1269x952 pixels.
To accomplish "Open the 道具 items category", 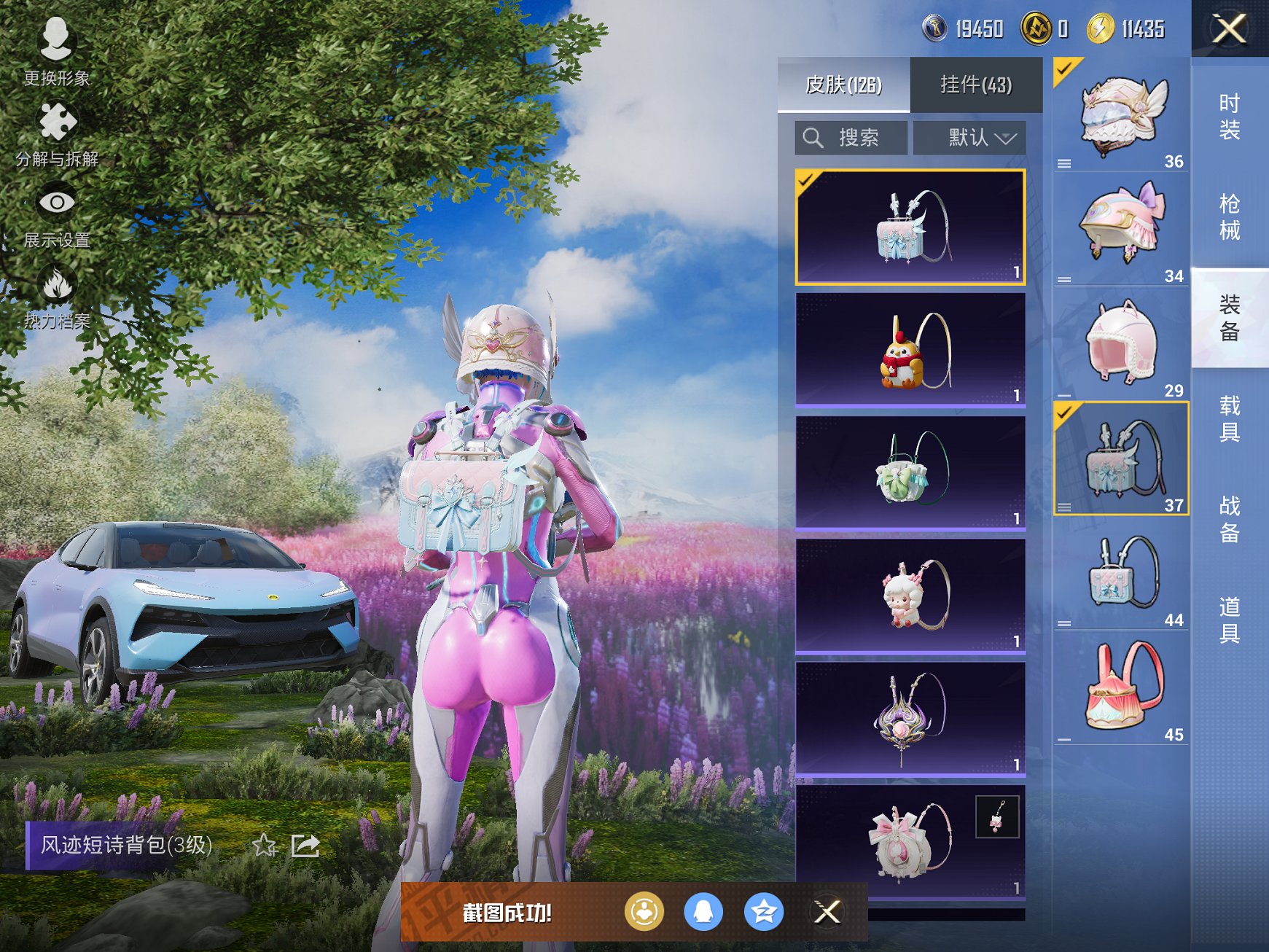I will tap(1230, 620).
